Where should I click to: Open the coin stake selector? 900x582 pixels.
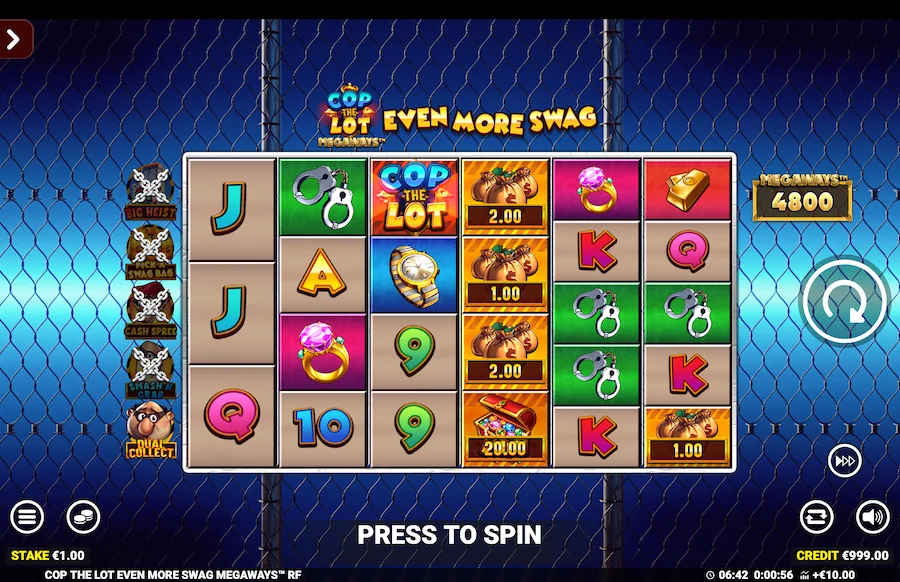coord(83,517)
